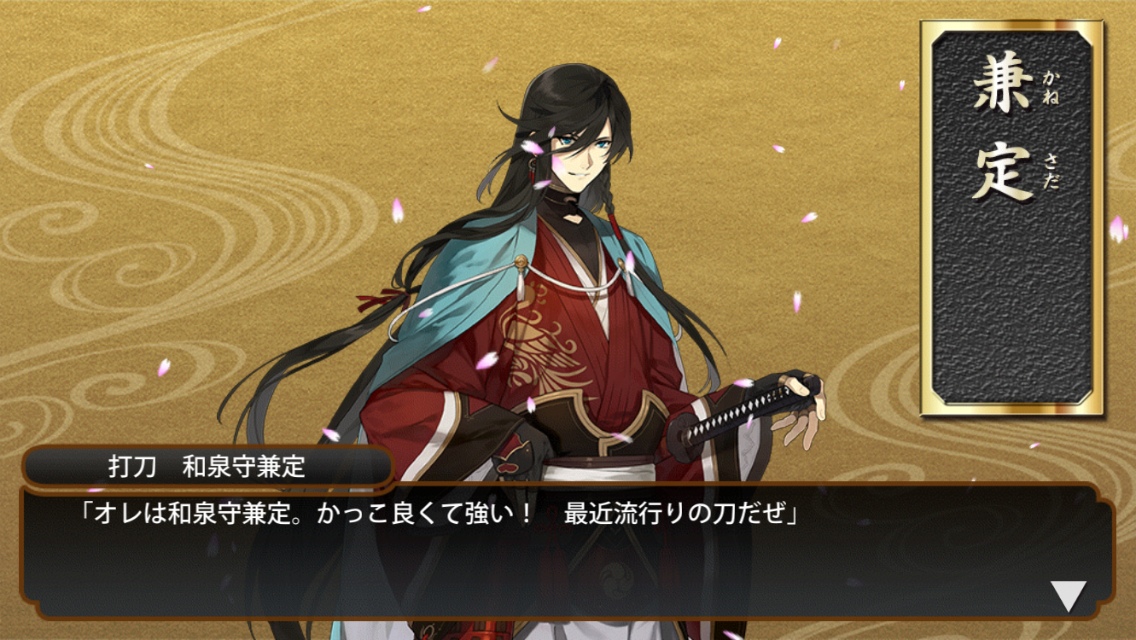Advance dialogue with the white triangle arrow
This screenshot has width=1136, height=640.
(1068, 596)
